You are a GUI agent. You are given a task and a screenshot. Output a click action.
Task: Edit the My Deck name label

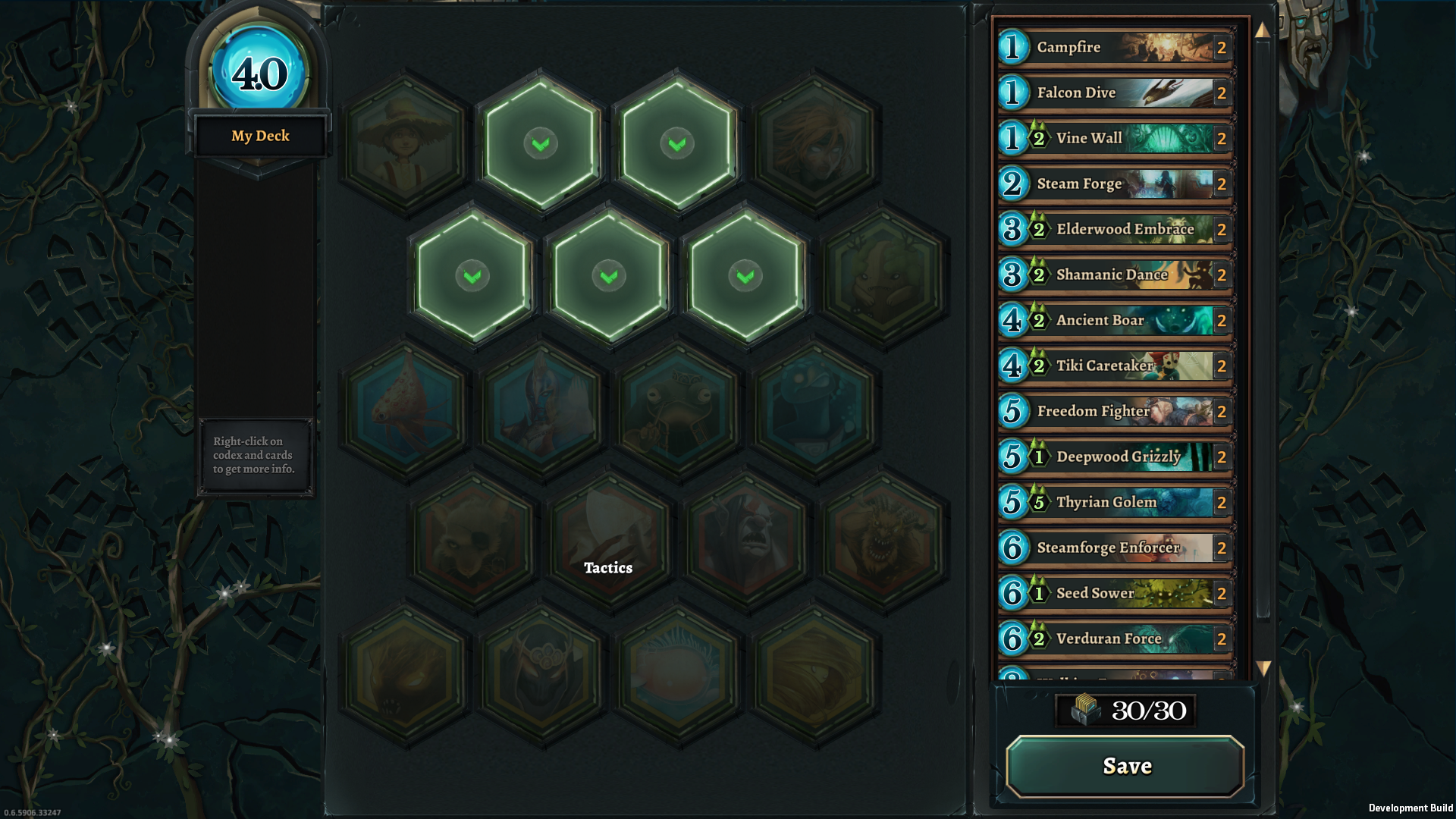point(260,136)
